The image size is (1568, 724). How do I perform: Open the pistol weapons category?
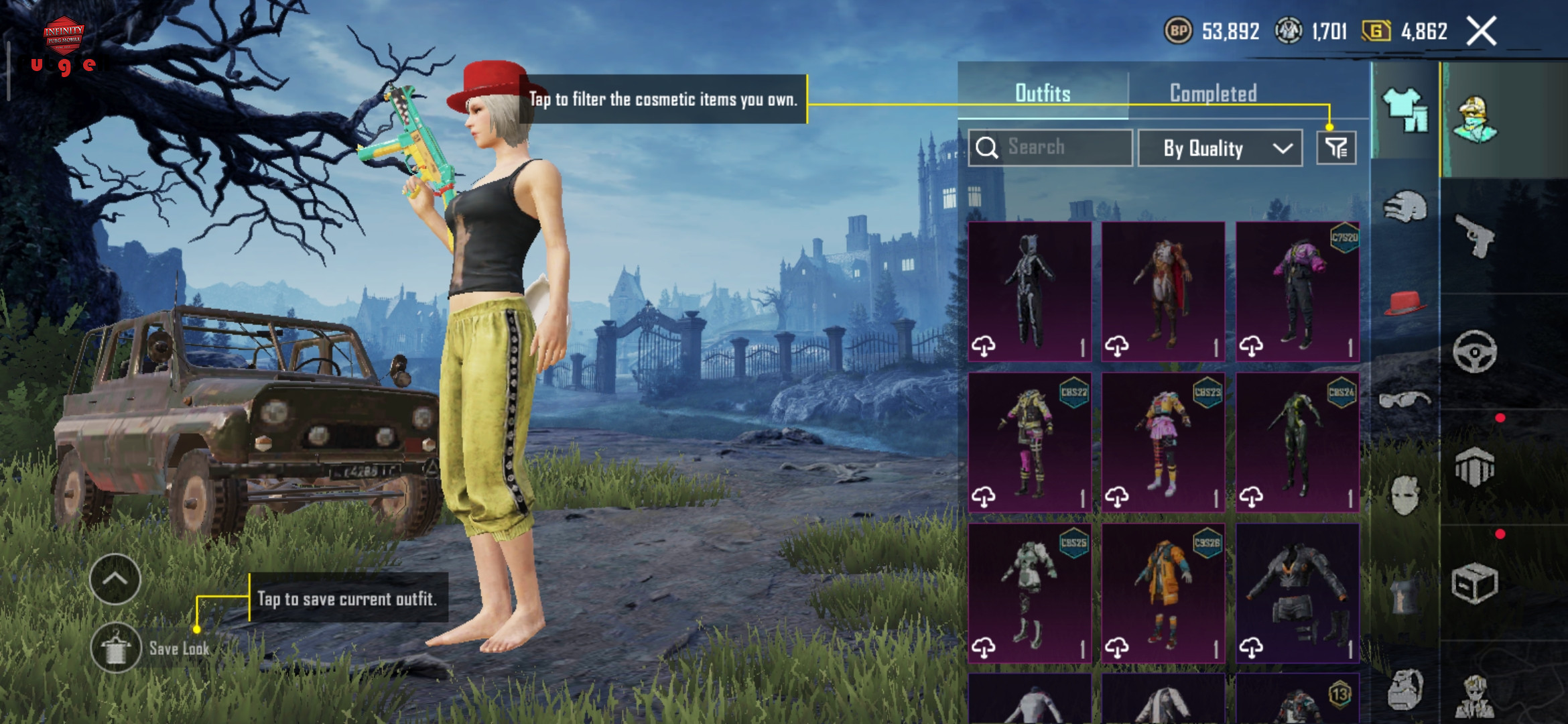1474,235
